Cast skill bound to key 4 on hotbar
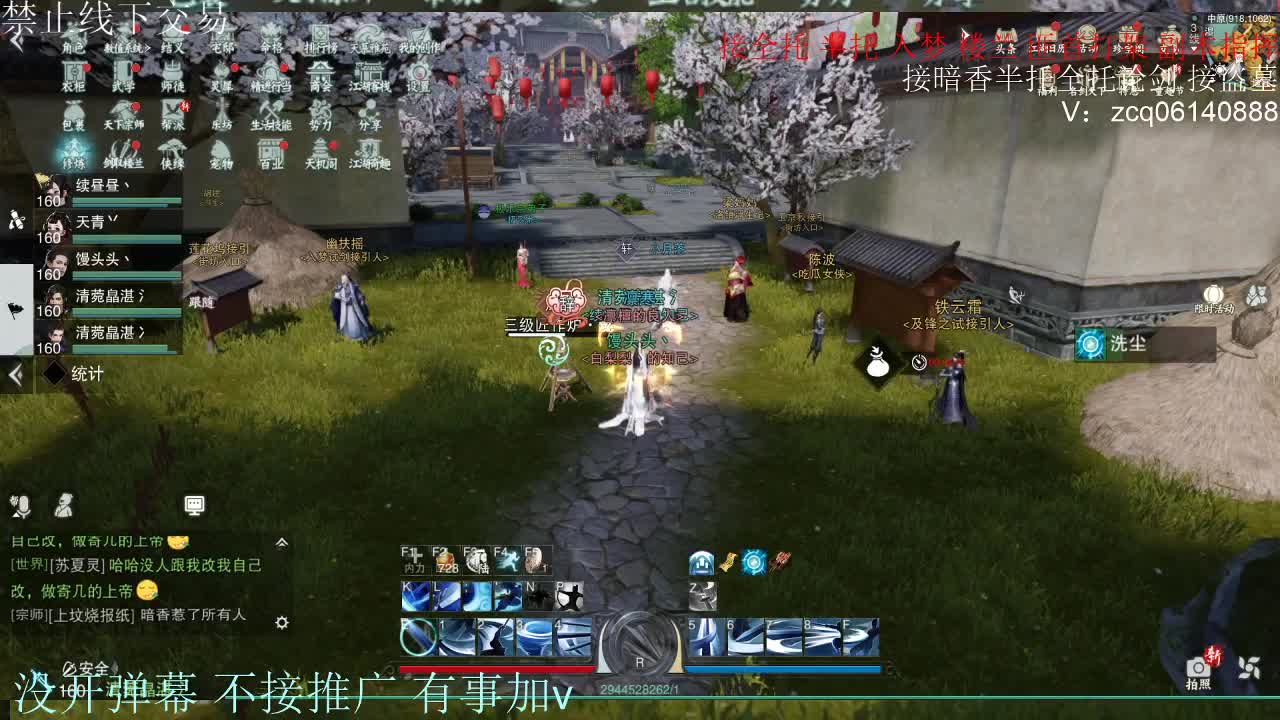Image resolution: width=1280 pixels, height=720 pixels. (x=572, y=637)
